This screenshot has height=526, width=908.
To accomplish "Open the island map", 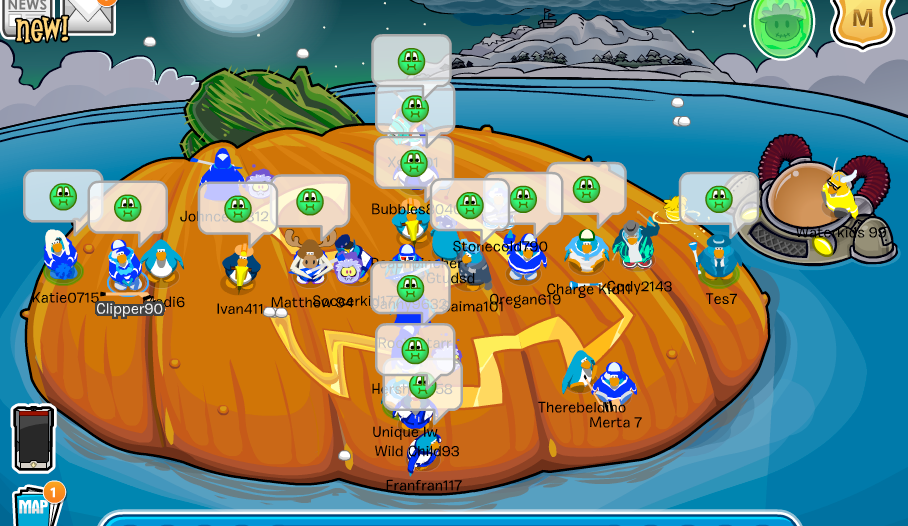I will tap(37, 505).
